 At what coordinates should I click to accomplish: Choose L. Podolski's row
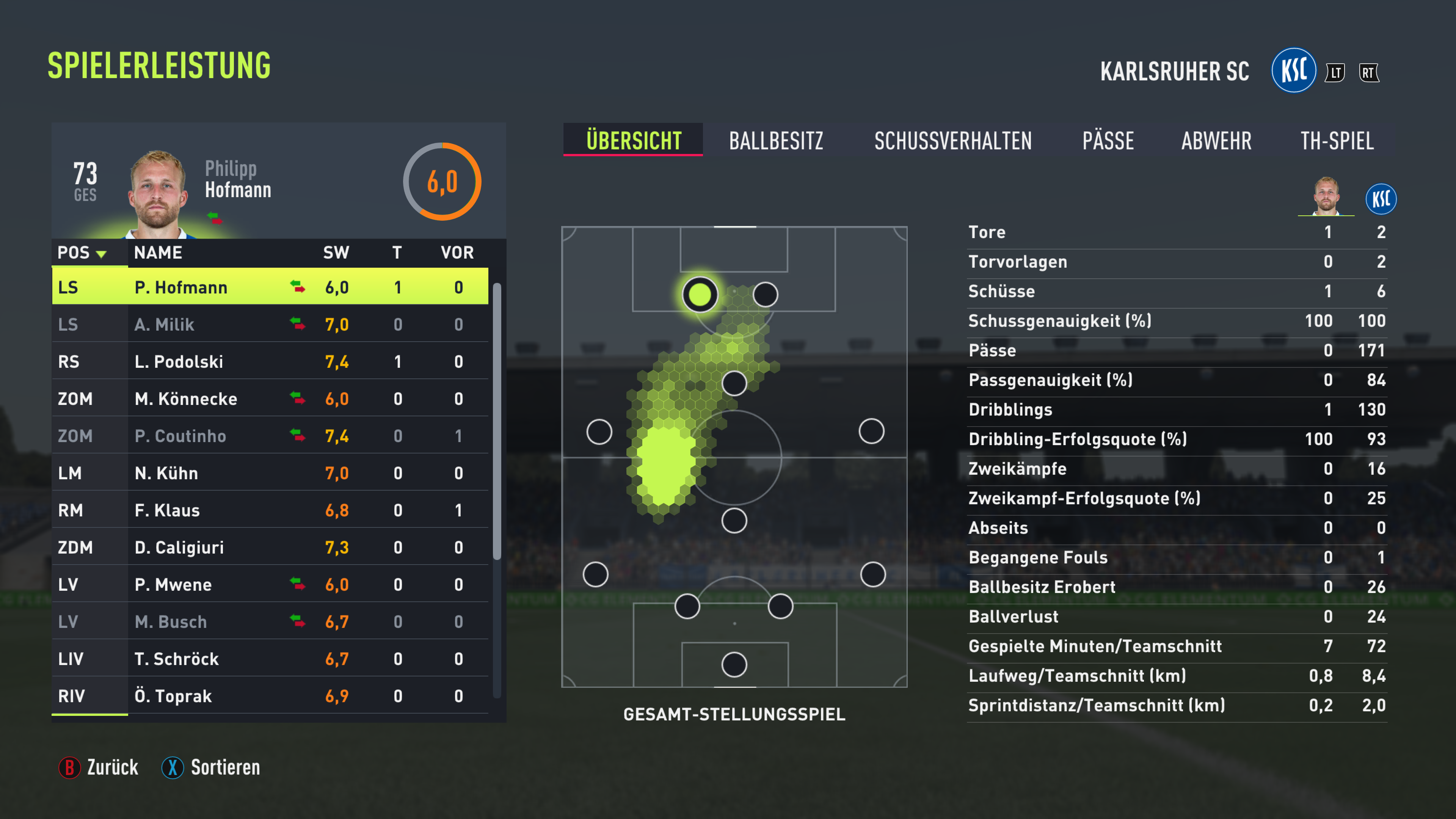(x=270, y=362)
